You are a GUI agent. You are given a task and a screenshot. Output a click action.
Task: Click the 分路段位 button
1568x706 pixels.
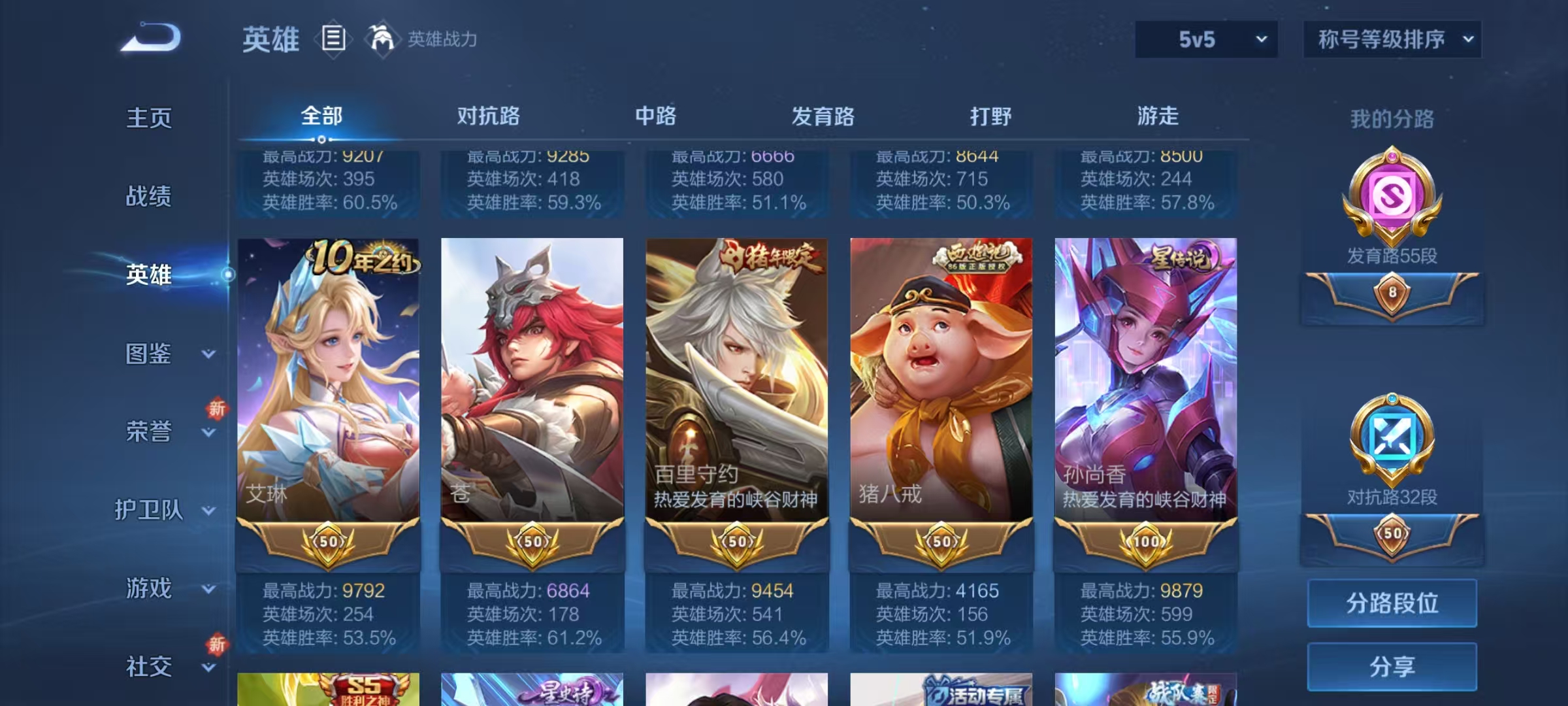1392,603
